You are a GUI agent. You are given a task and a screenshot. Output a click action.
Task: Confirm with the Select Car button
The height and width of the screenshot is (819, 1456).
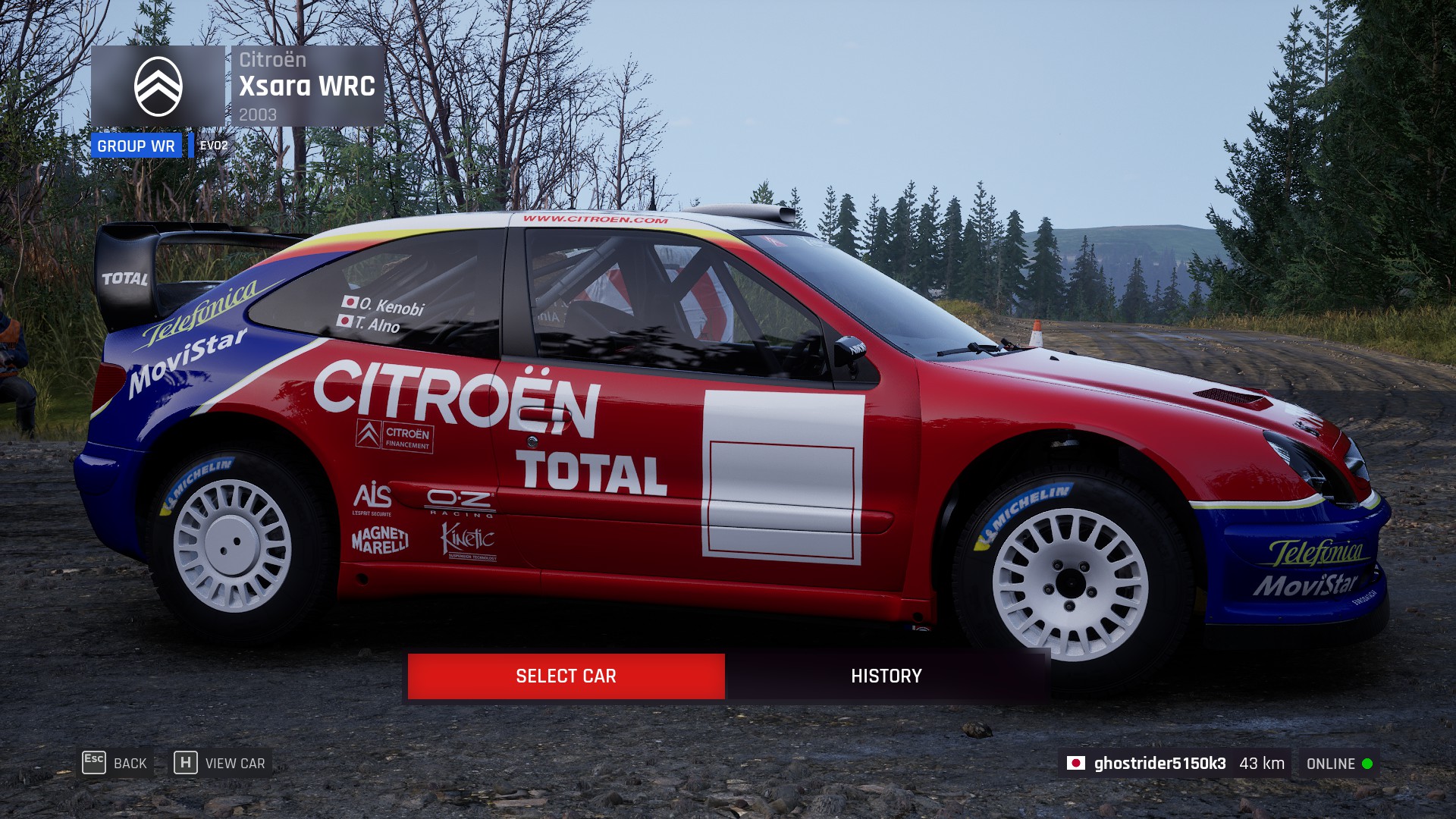pyautogui.click(x=566, y=676)
